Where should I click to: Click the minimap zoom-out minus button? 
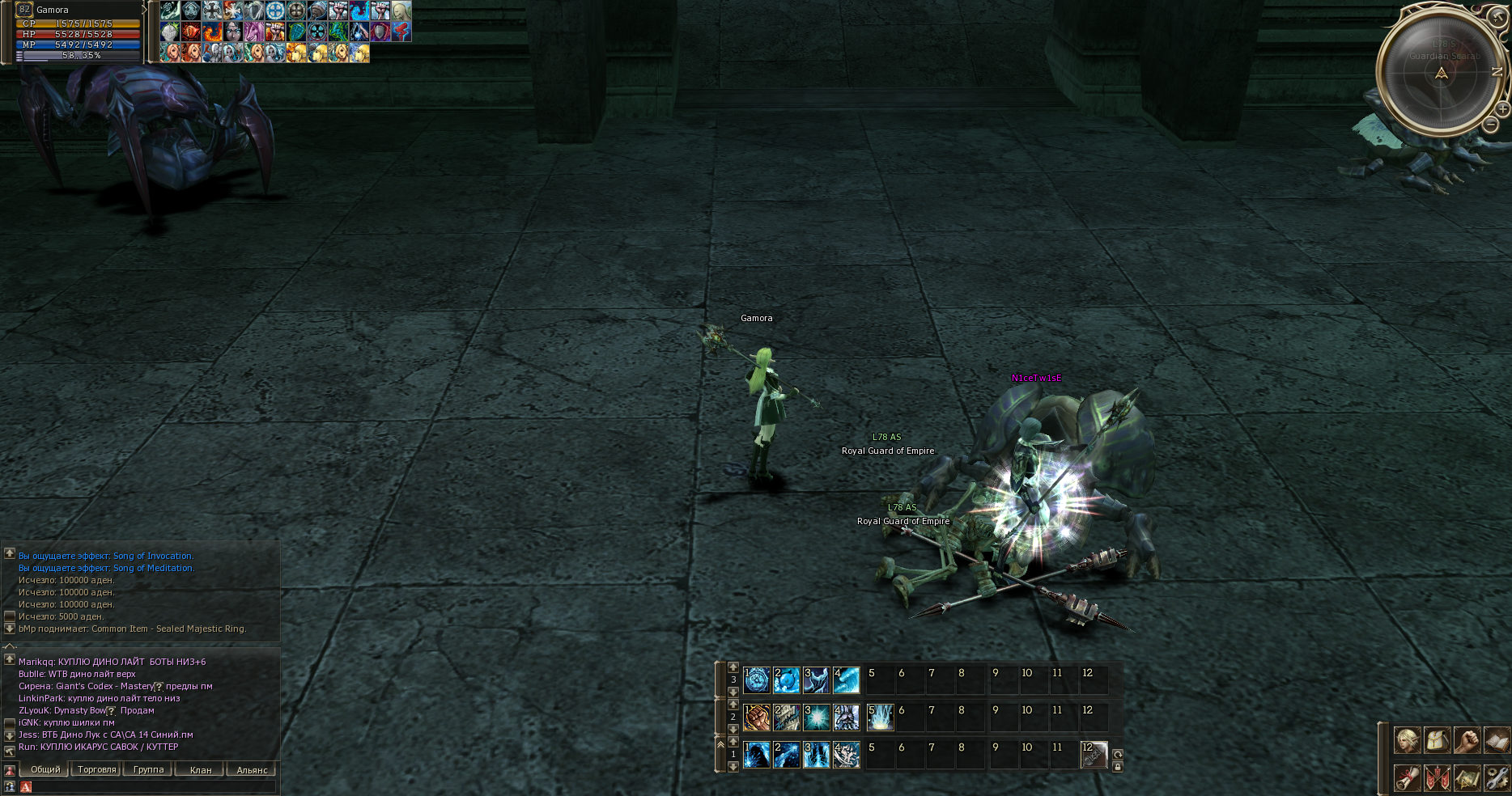1491,125
